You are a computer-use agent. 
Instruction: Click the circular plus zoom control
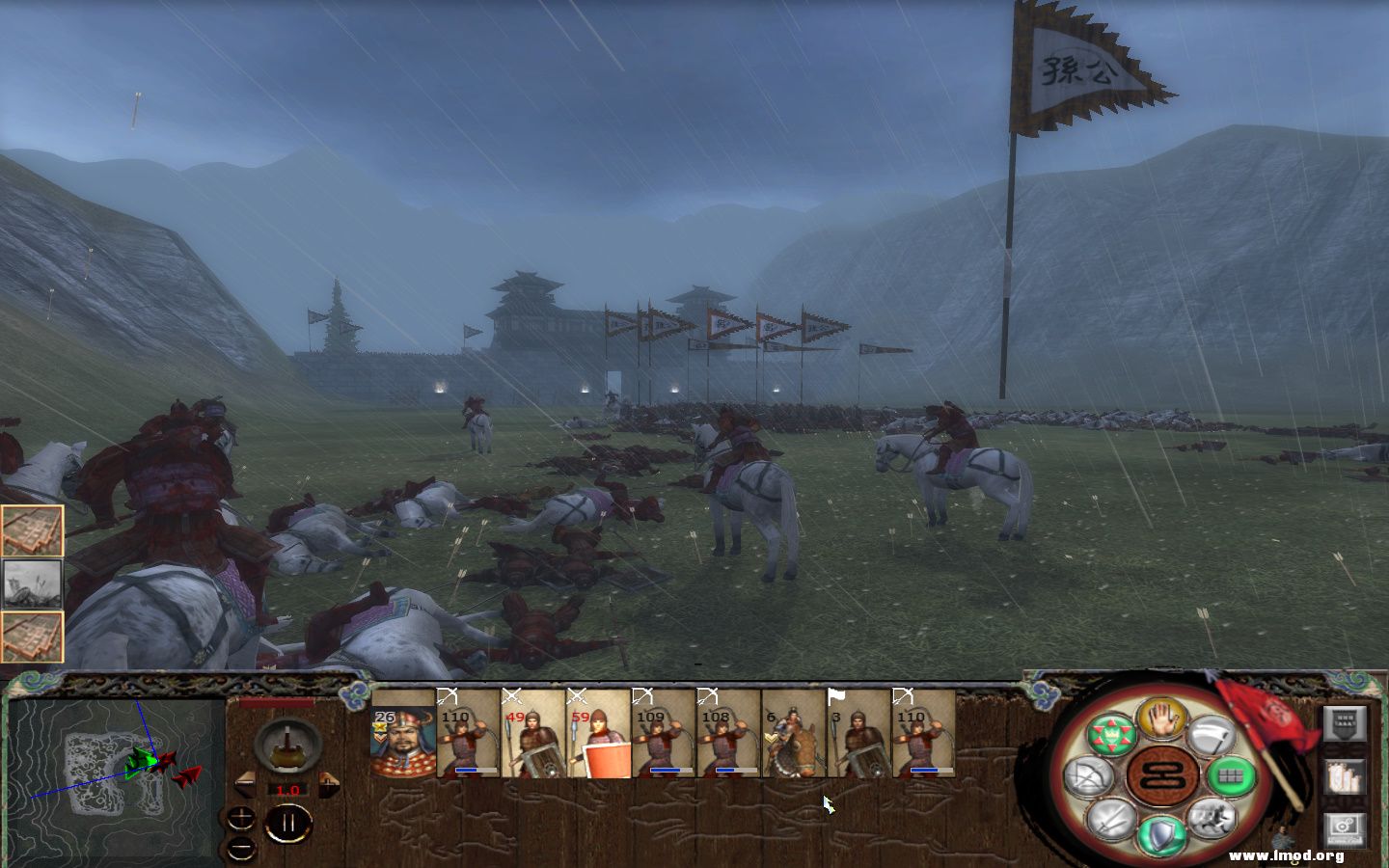click(x=241, y=818)
